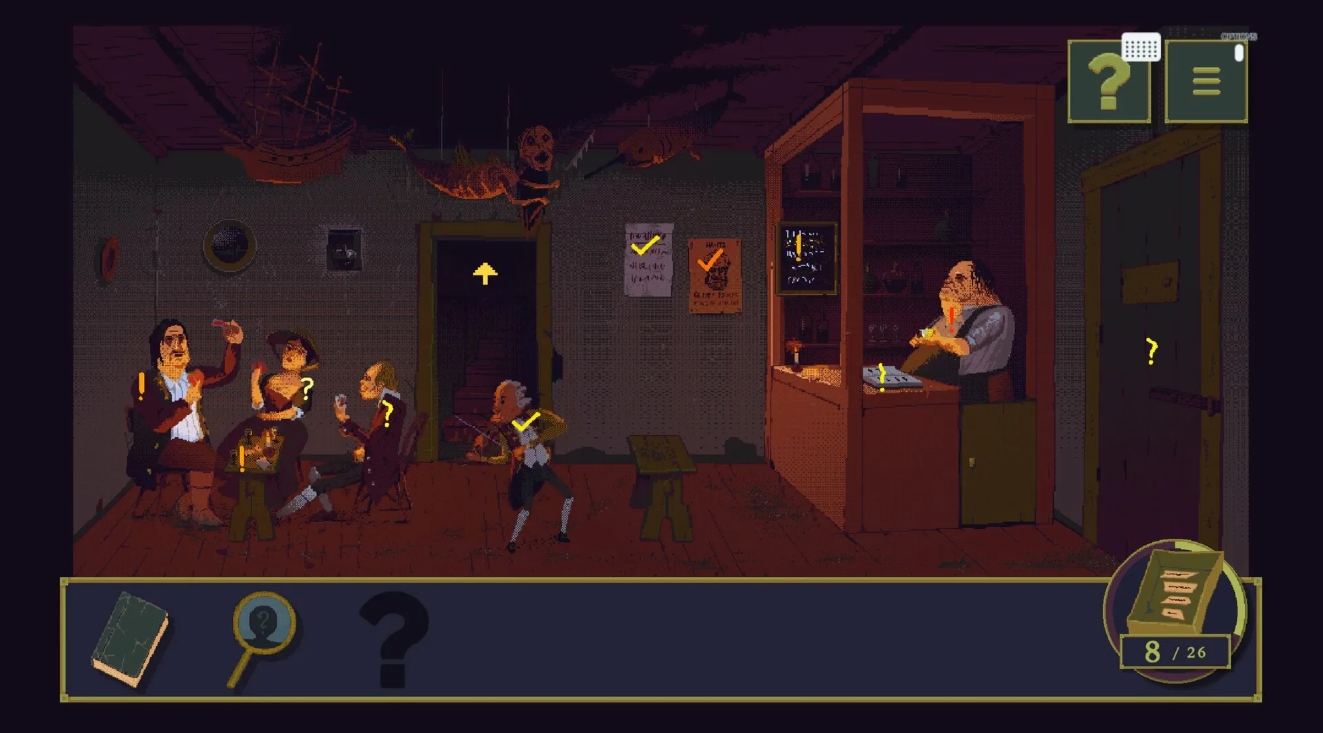The image size is (1323, 733).
Task: Open the hamburger options menu
Action: click(1206, 82)
